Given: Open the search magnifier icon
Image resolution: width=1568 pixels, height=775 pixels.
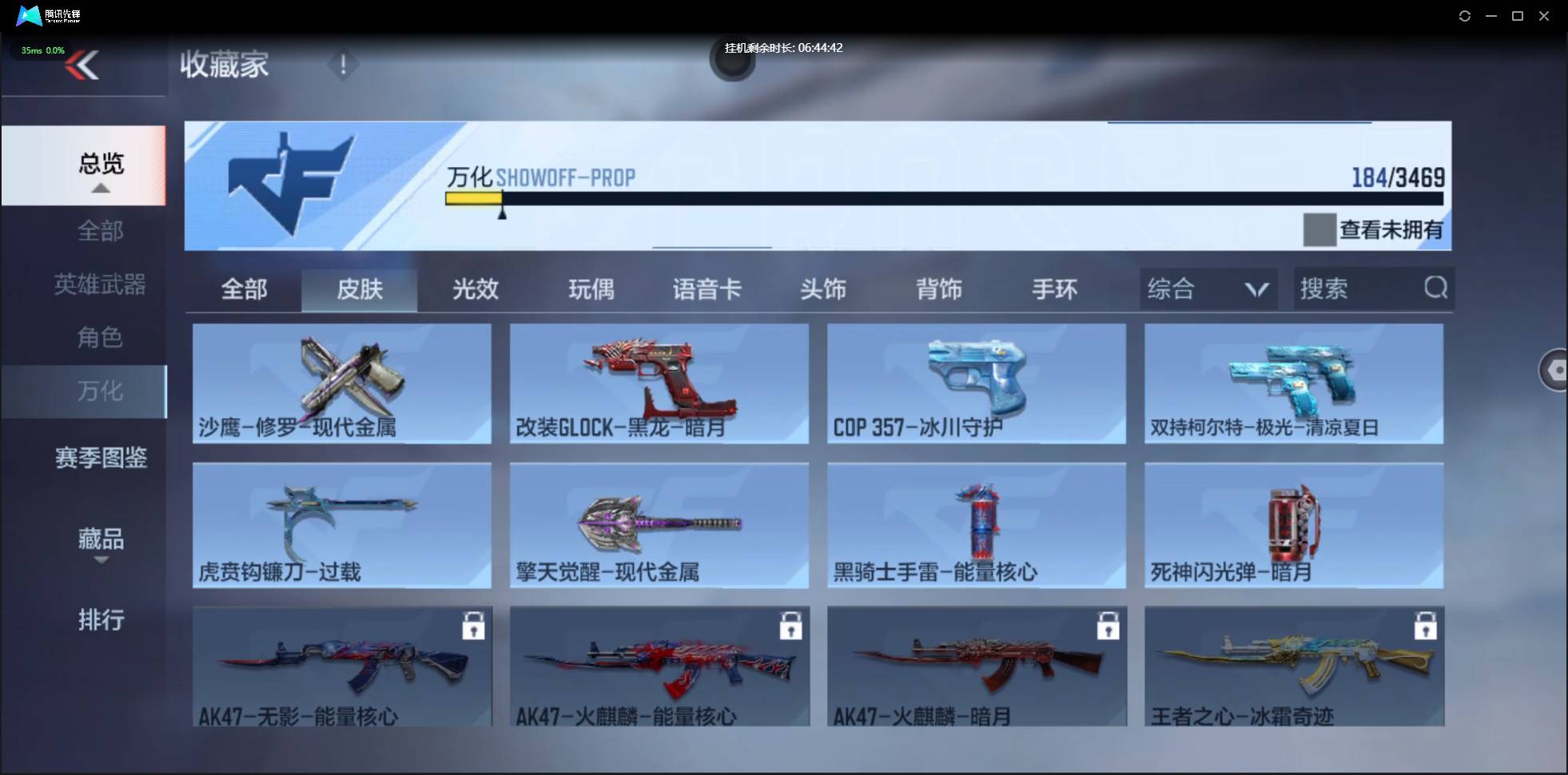Looking at the screenshot, I should 1437,288.
